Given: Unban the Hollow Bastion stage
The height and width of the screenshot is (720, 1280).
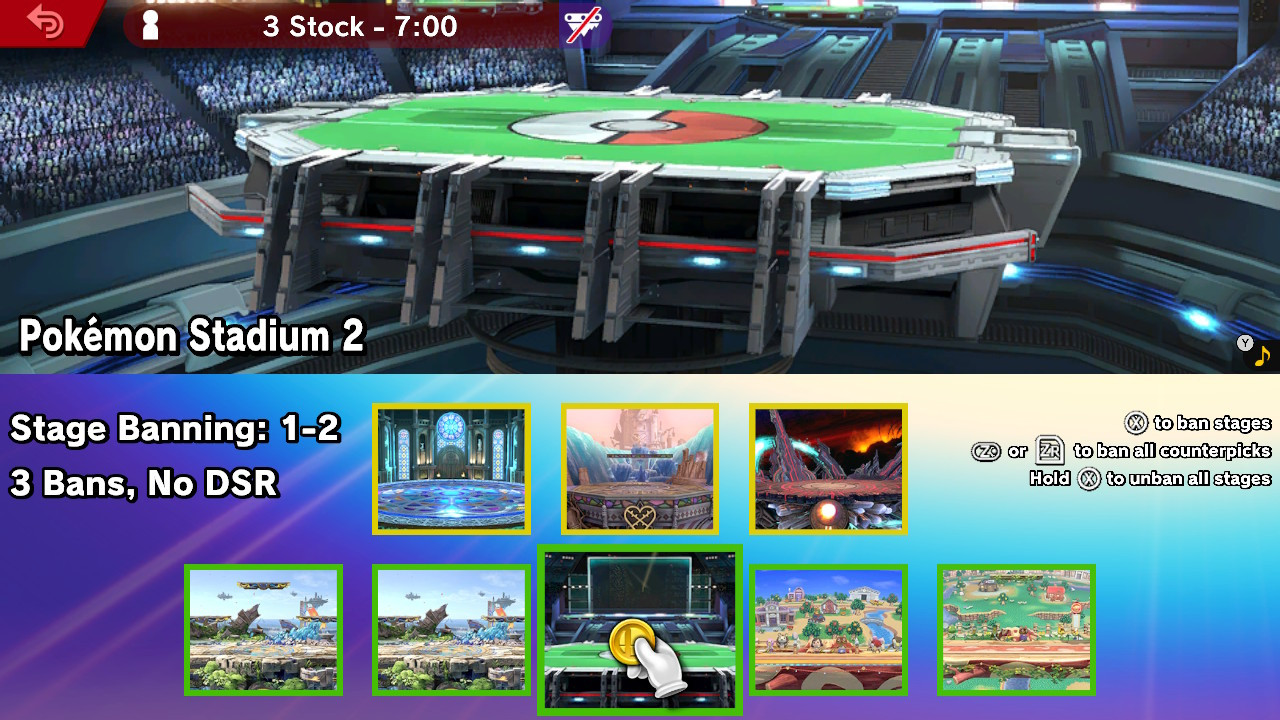Looking at the screenshot, I should [639, 468].
